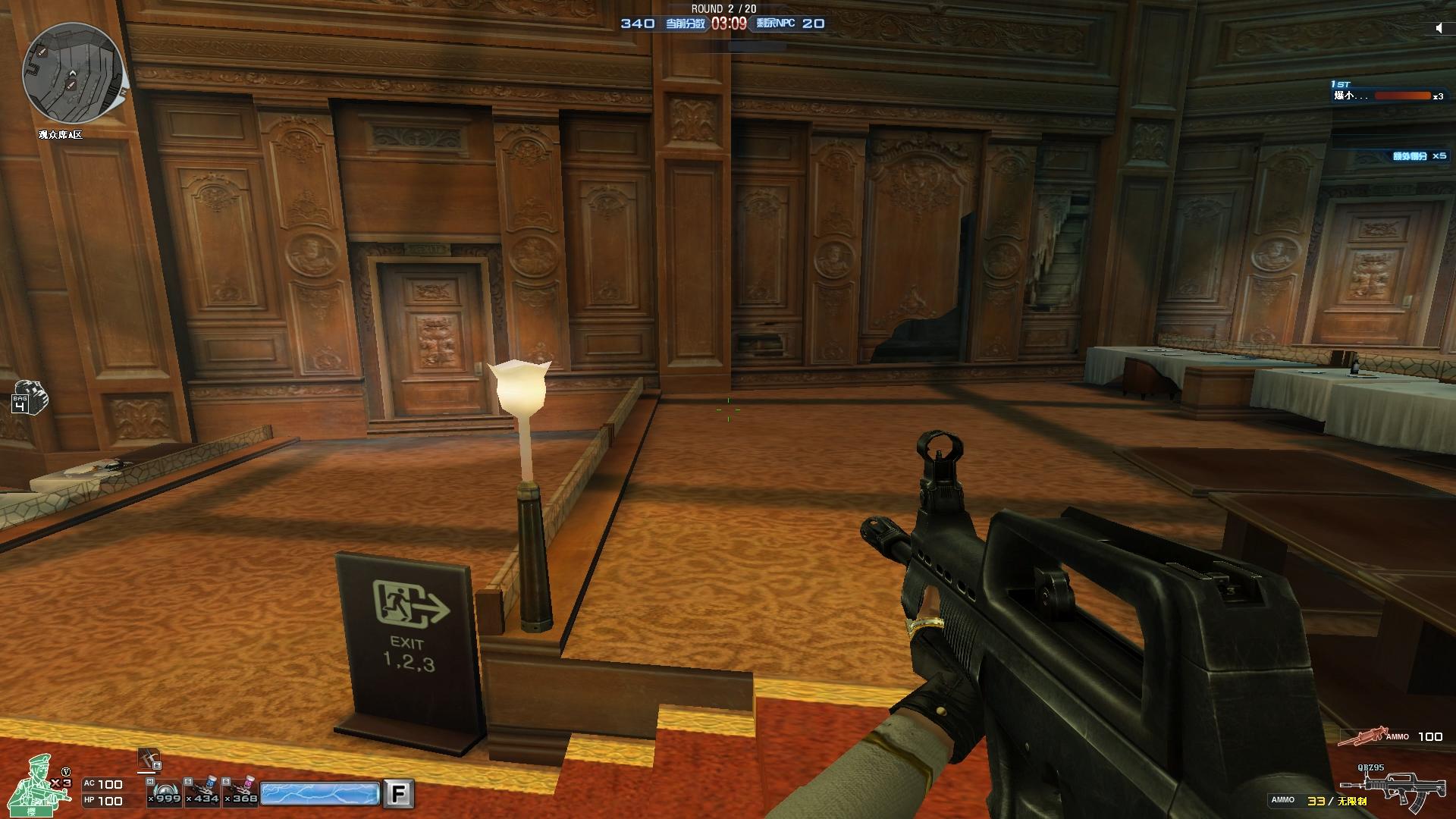
Task: Activate the crossed blades melee icon
Action: [x=149, y=760]
